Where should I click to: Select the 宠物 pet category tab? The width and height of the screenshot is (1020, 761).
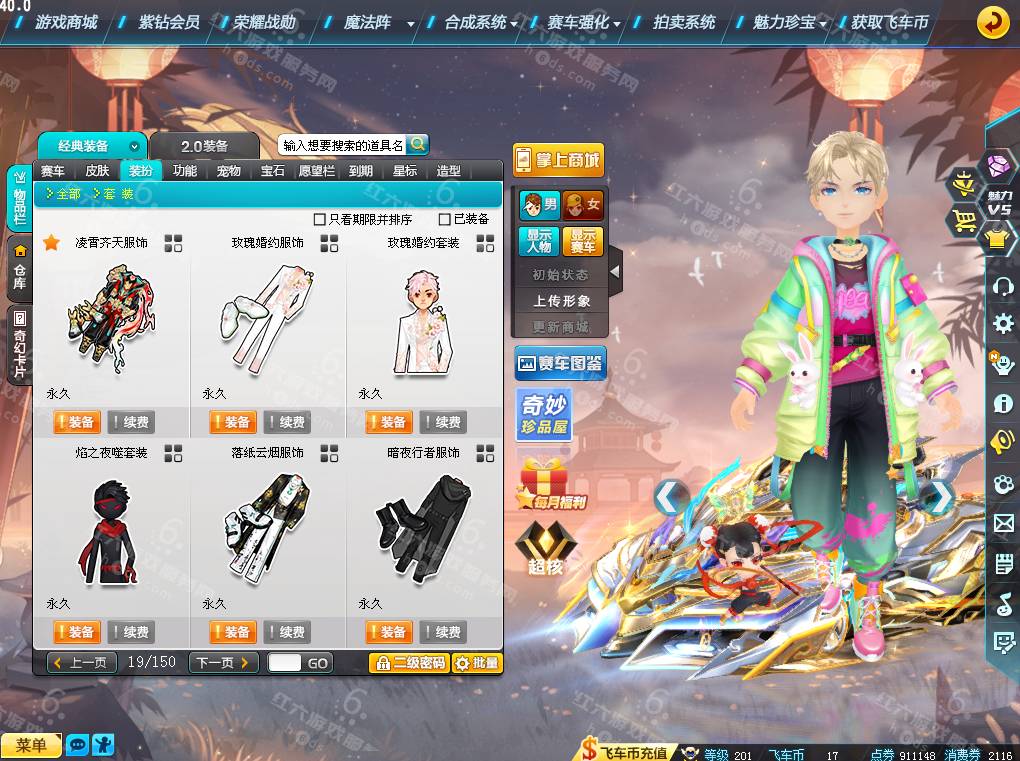pos(229,171)
